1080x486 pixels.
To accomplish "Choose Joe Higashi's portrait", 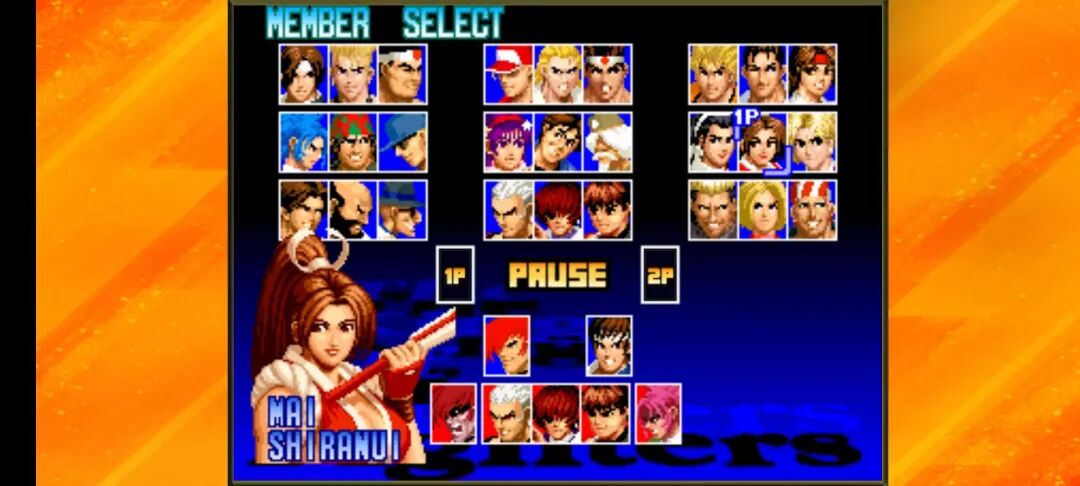I will point(607,74).
